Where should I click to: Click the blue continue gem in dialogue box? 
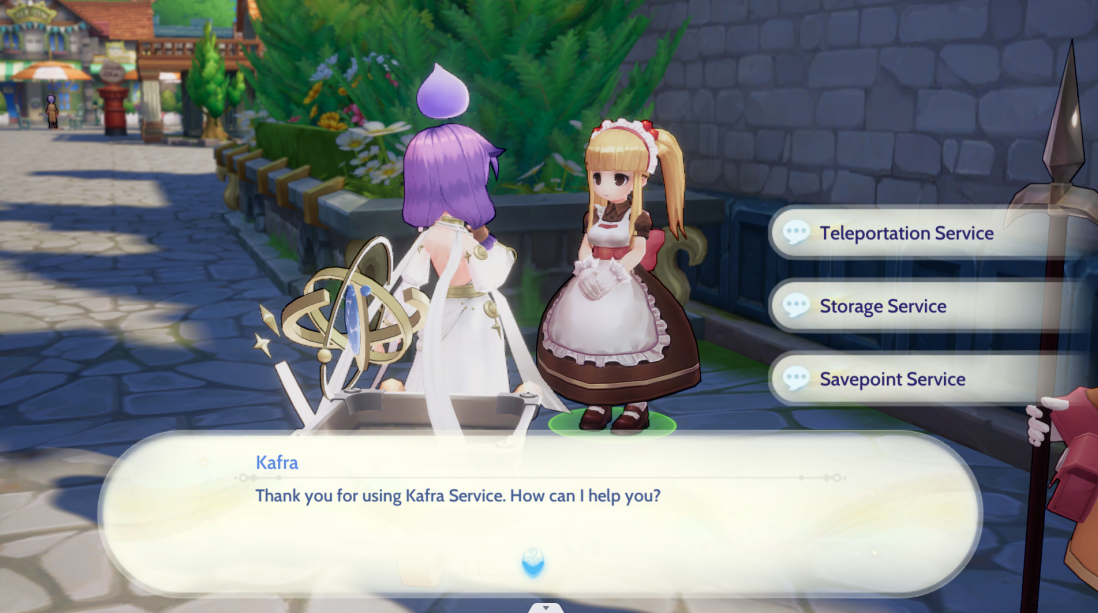(534, 561)
